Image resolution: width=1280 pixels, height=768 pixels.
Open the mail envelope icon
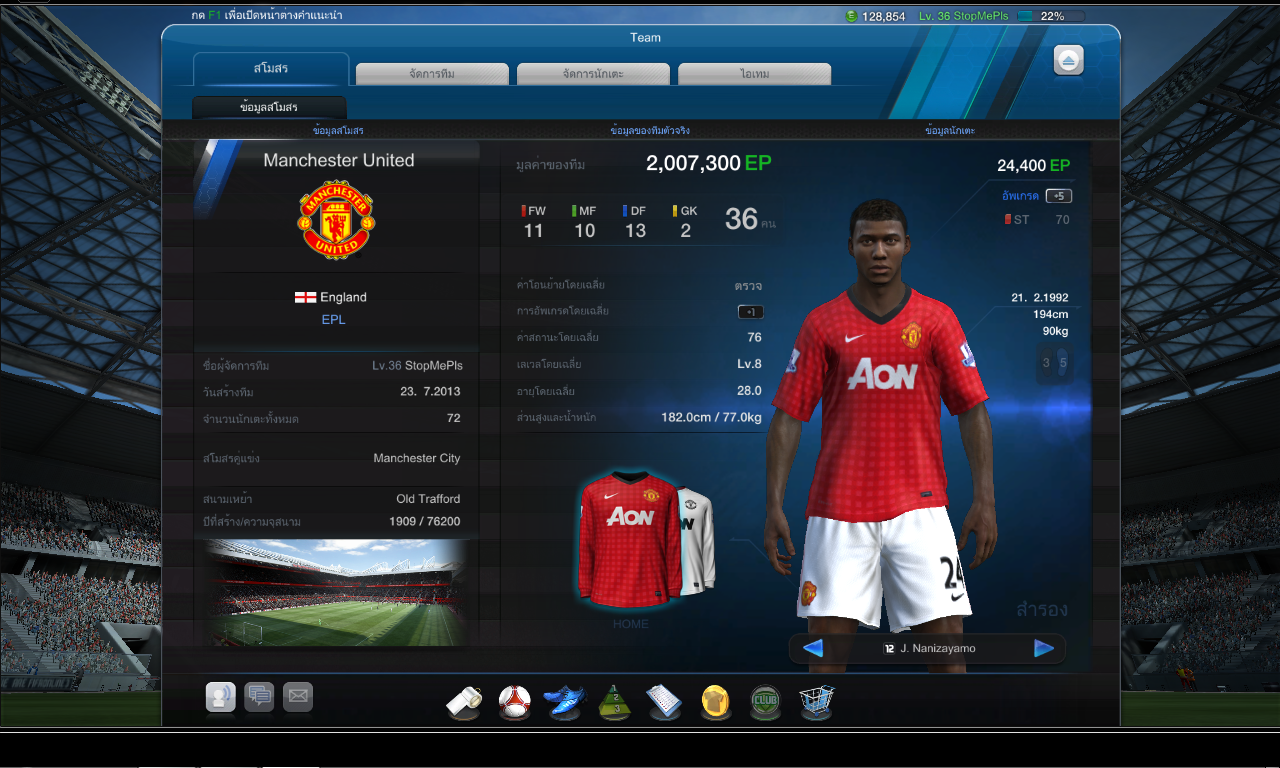[298, 696]
